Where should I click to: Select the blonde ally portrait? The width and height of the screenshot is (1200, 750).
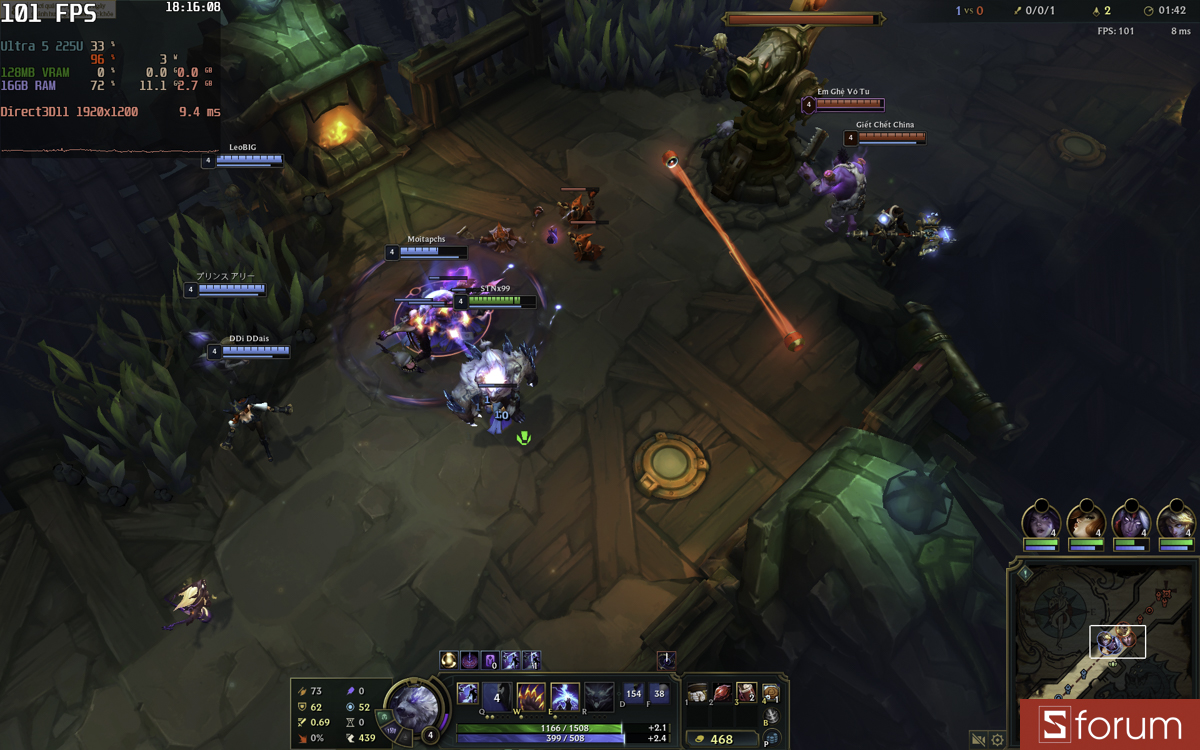point(1176,522)
